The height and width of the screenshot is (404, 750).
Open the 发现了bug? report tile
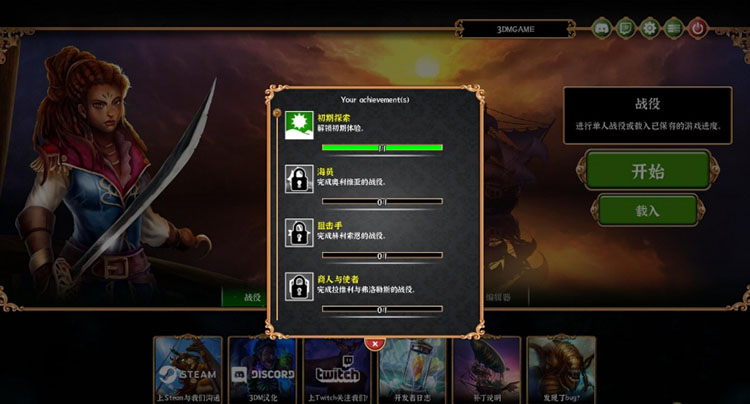point(561,370)
